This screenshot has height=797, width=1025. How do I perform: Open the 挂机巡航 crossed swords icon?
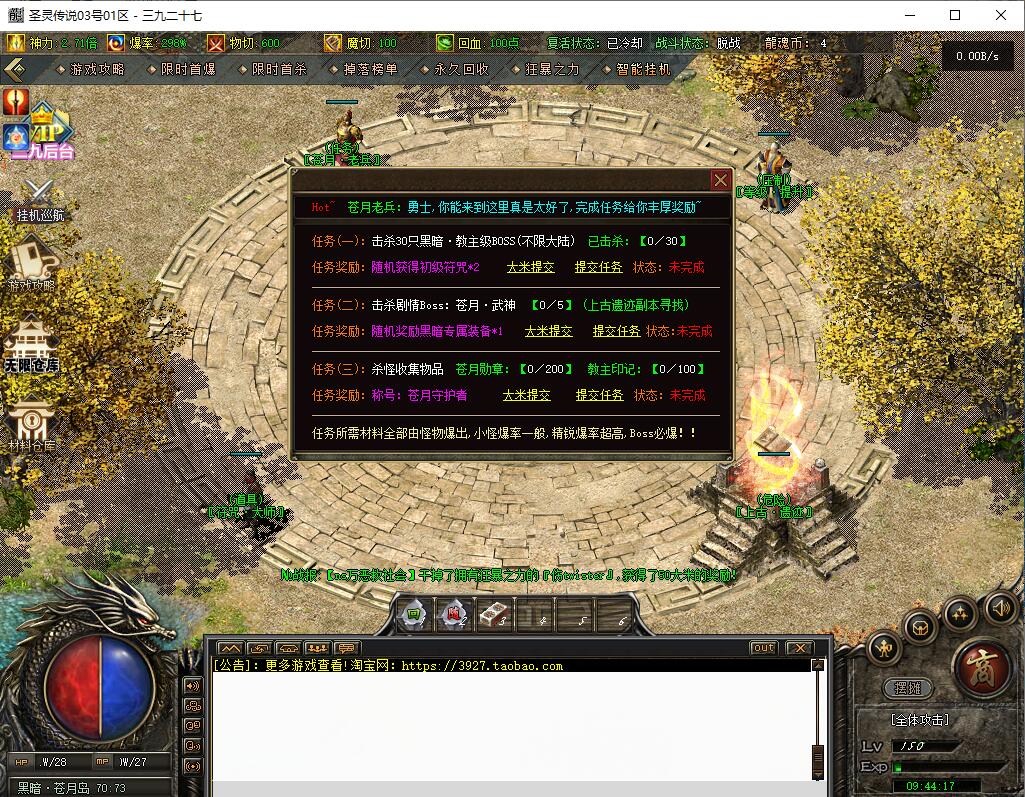point(40,198)
